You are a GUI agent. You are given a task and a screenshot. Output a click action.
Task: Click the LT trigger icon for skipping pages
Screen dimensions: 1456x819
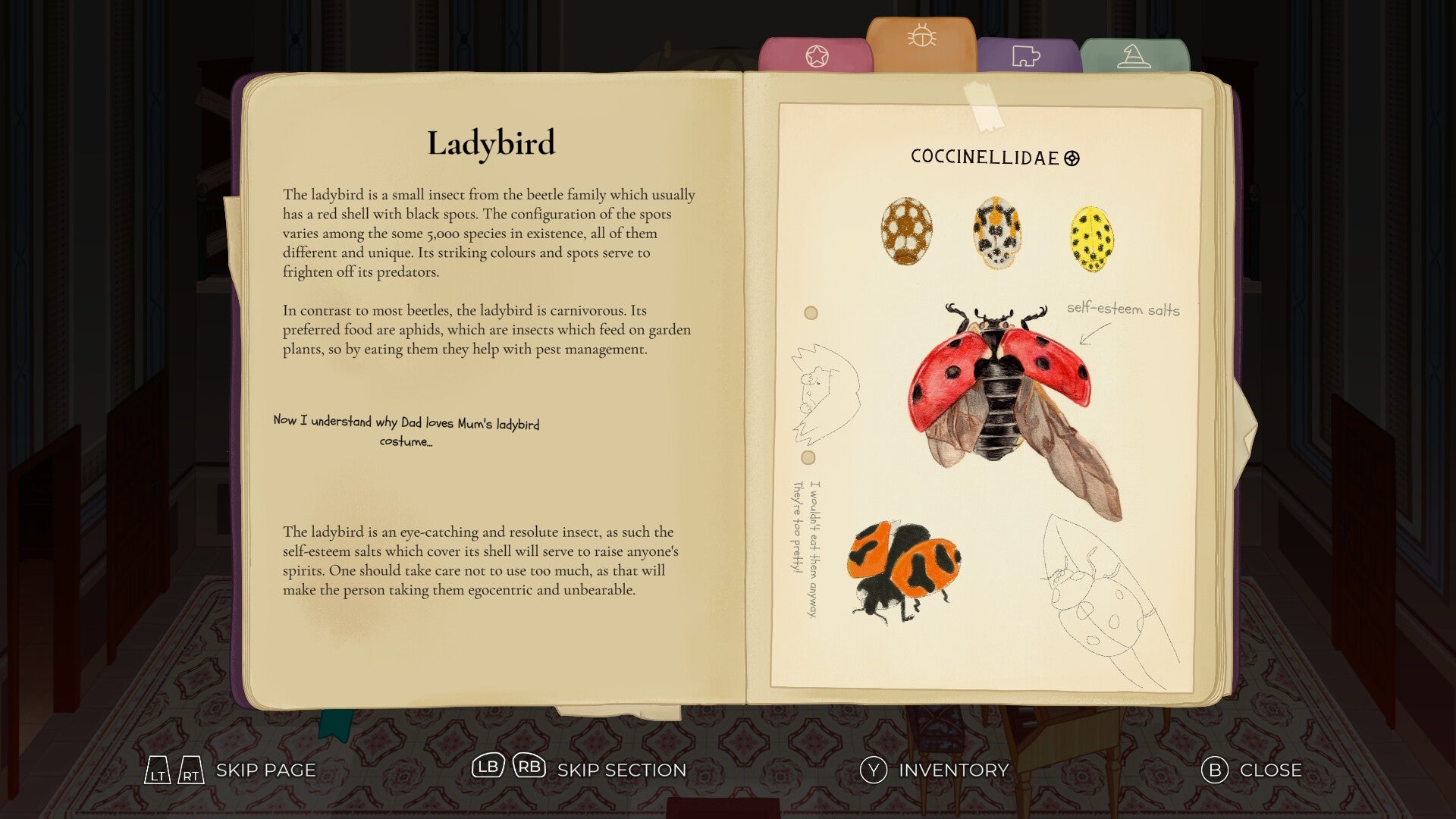[x=157, y=769]
